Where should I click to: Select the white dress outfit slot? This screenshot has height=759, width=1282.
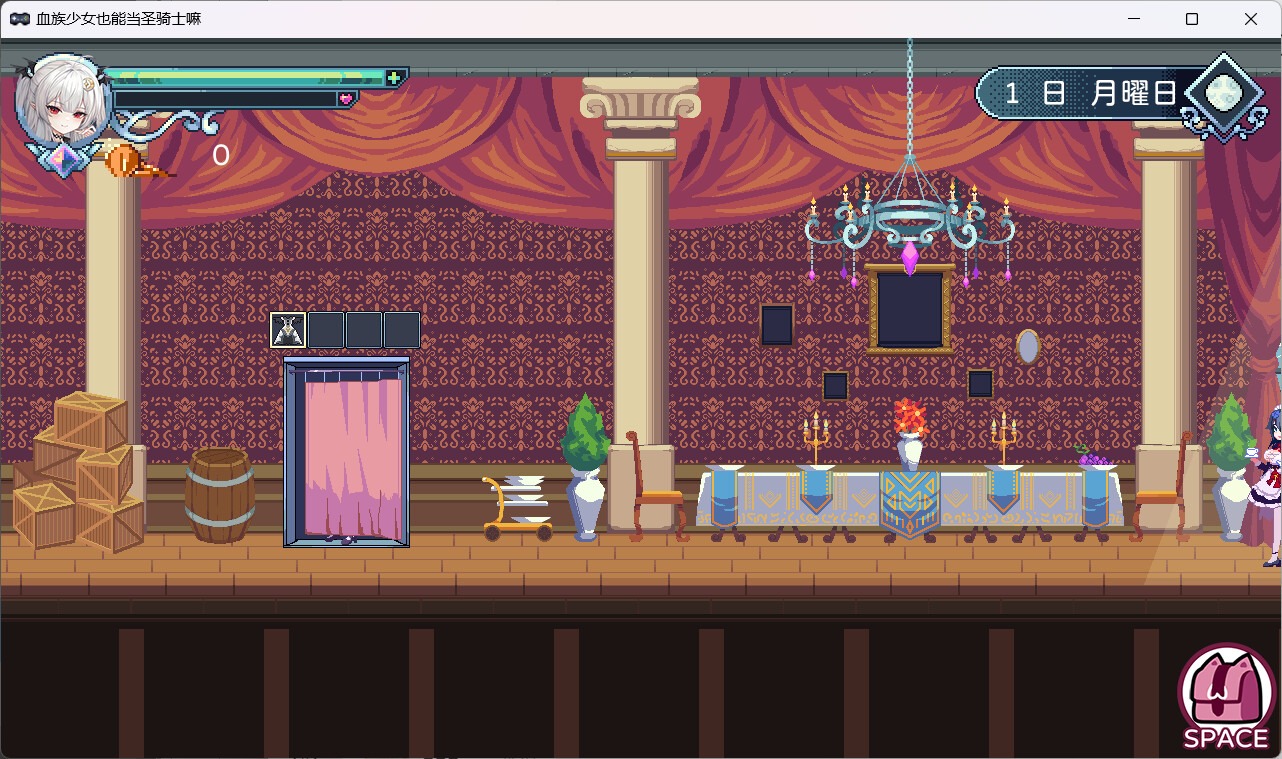[x=288, y=330]
